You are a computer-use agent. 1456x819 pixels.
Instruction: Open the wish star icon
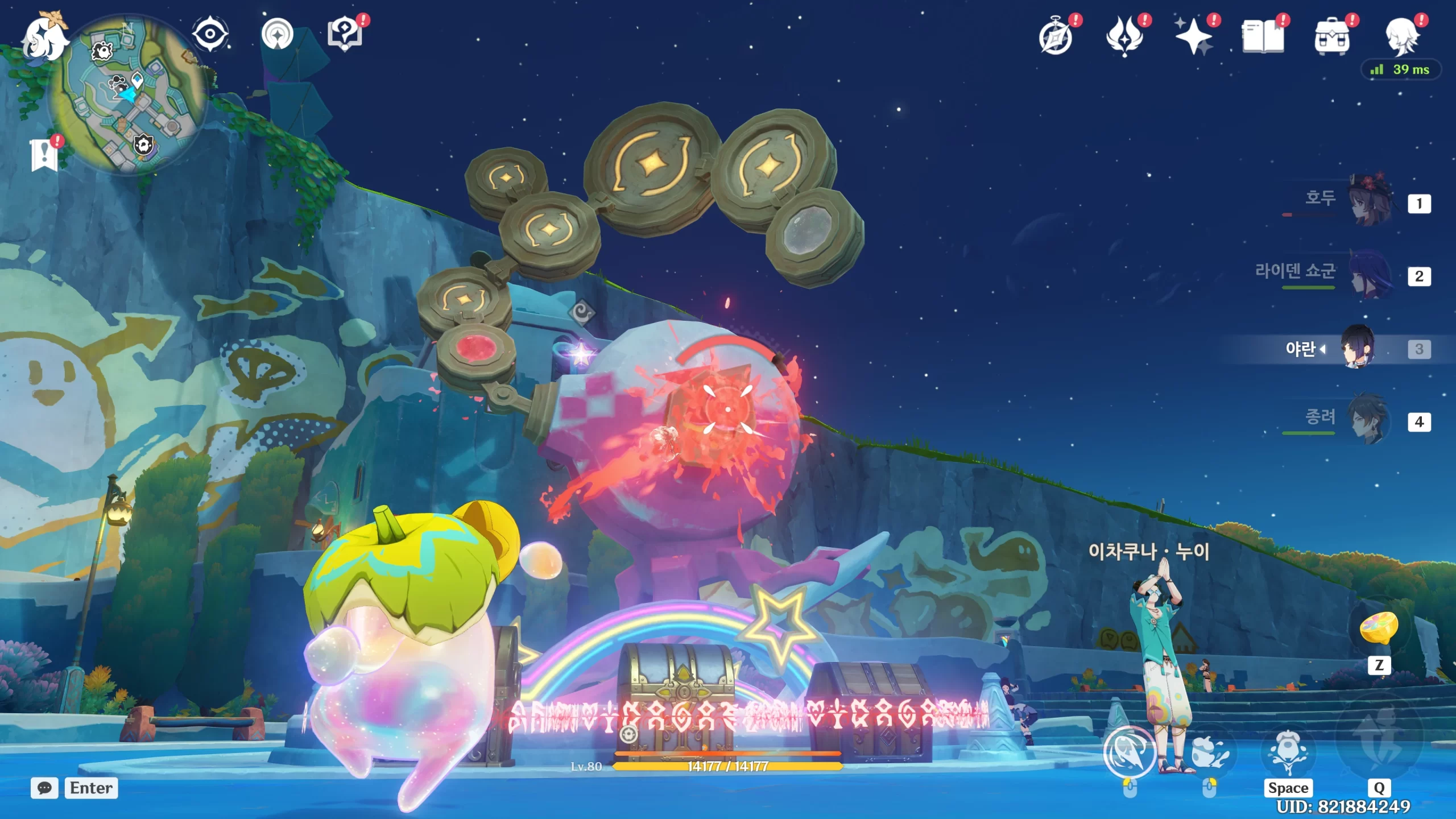(x=1194, y=38)
